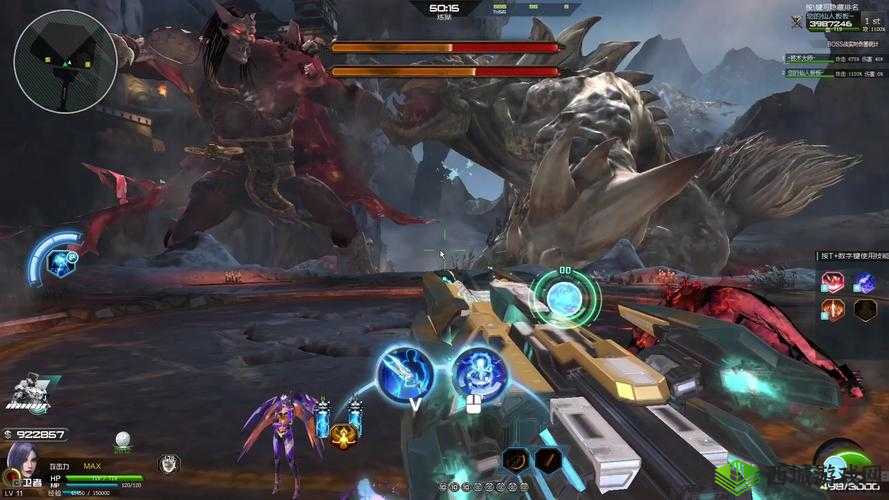The image size is (889, 500).
Task: Open the female character portrait
Action: pyautogui.click(x=22, y=465)
